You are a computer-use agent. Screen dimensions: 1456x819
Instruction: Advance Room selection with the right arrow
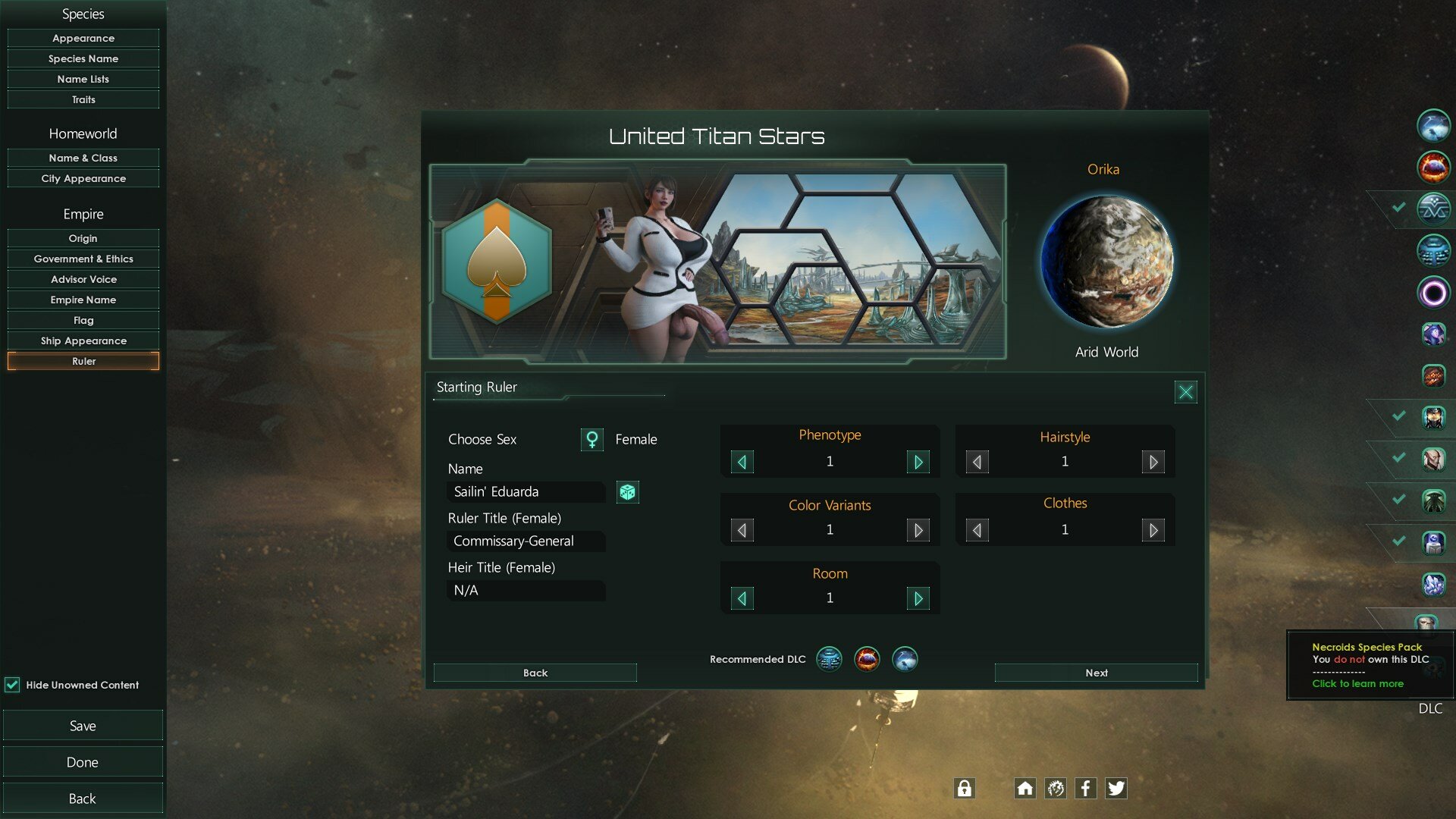pyautogui.click(x=918, y=598)
